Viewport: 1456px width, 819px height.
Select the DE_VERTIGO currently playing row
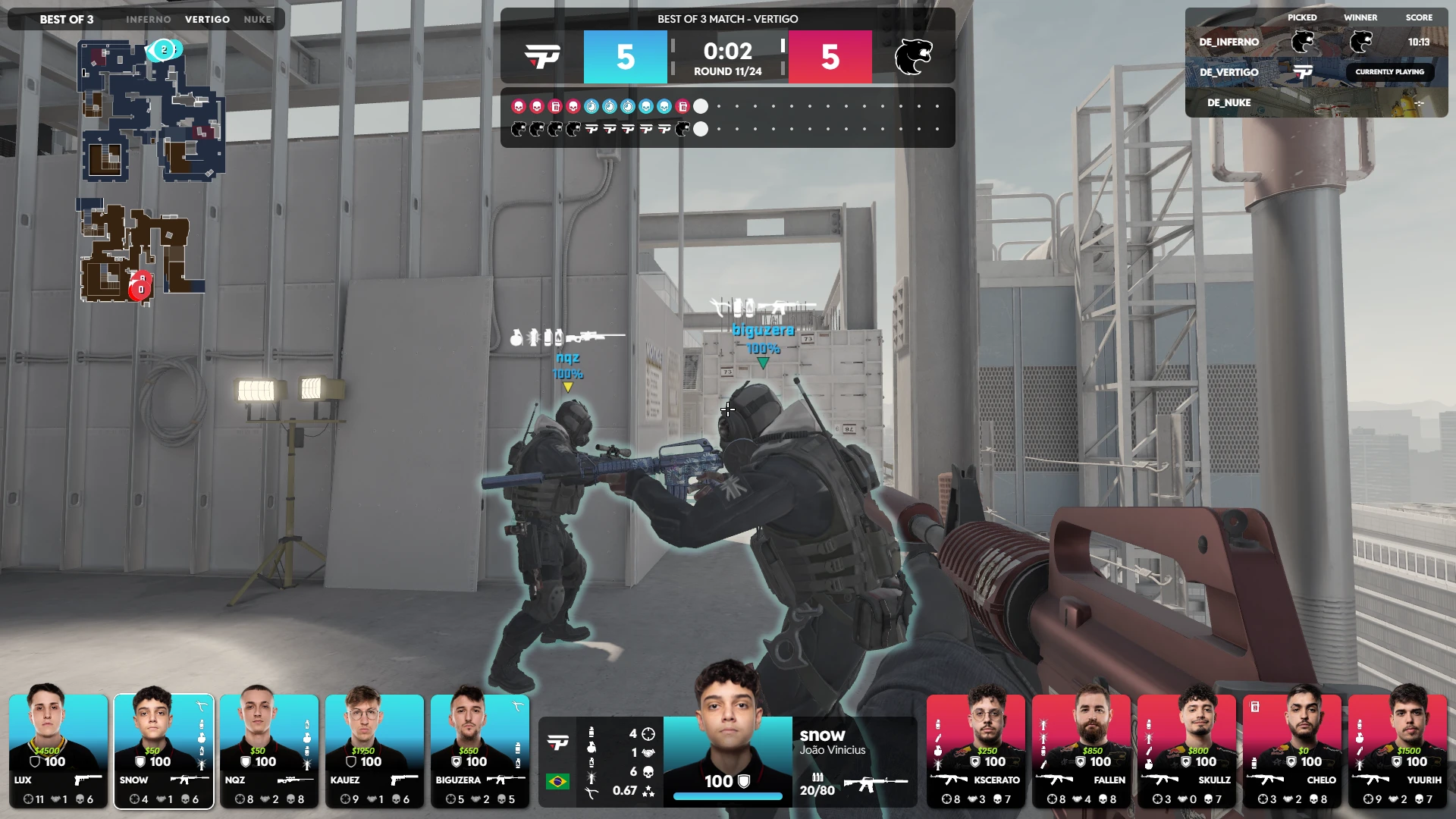(1316, 72)
